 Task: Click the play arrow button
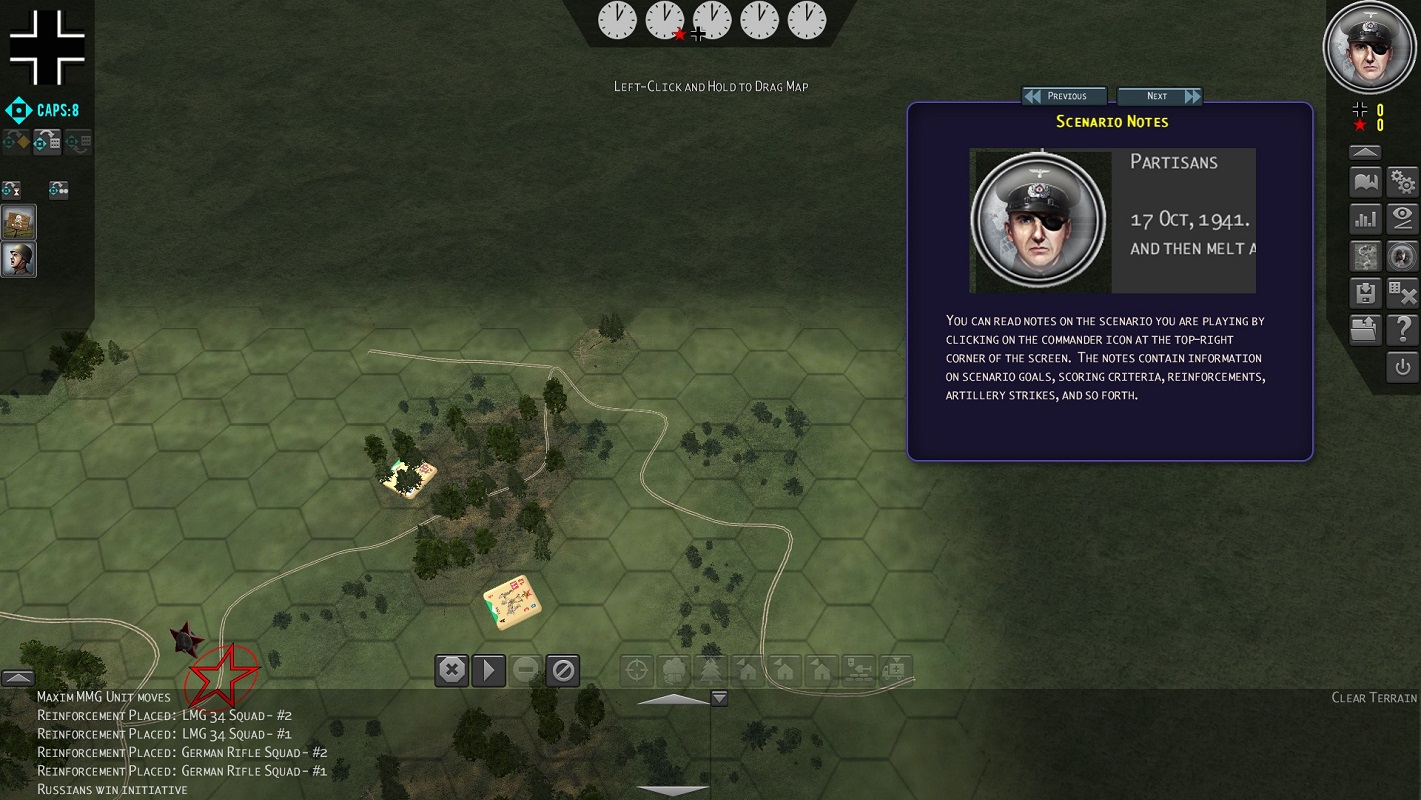(x=489, y=669)
